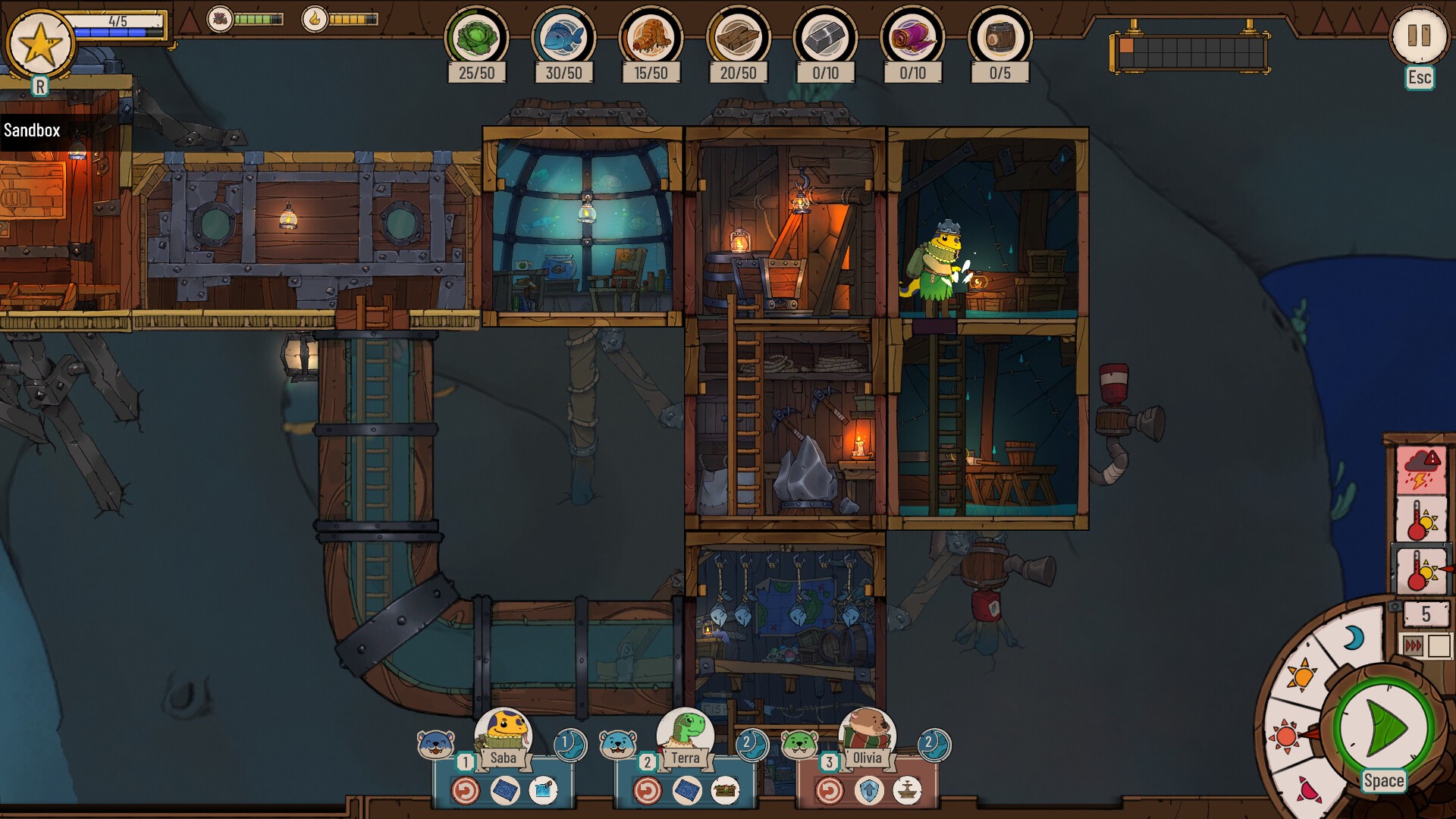Select Saba's character portrait

[504, 731]
